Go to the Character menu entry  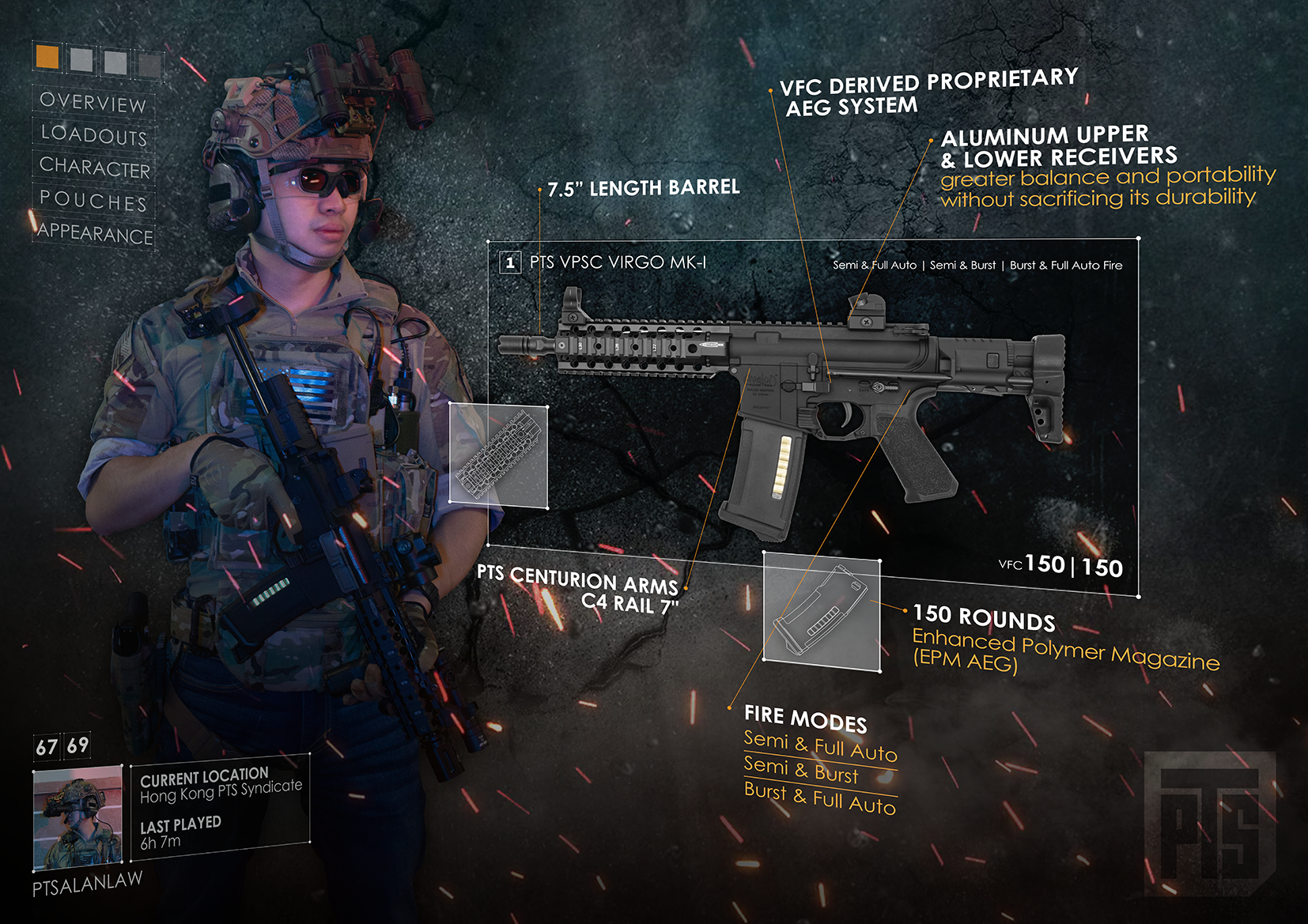[94, 168]
